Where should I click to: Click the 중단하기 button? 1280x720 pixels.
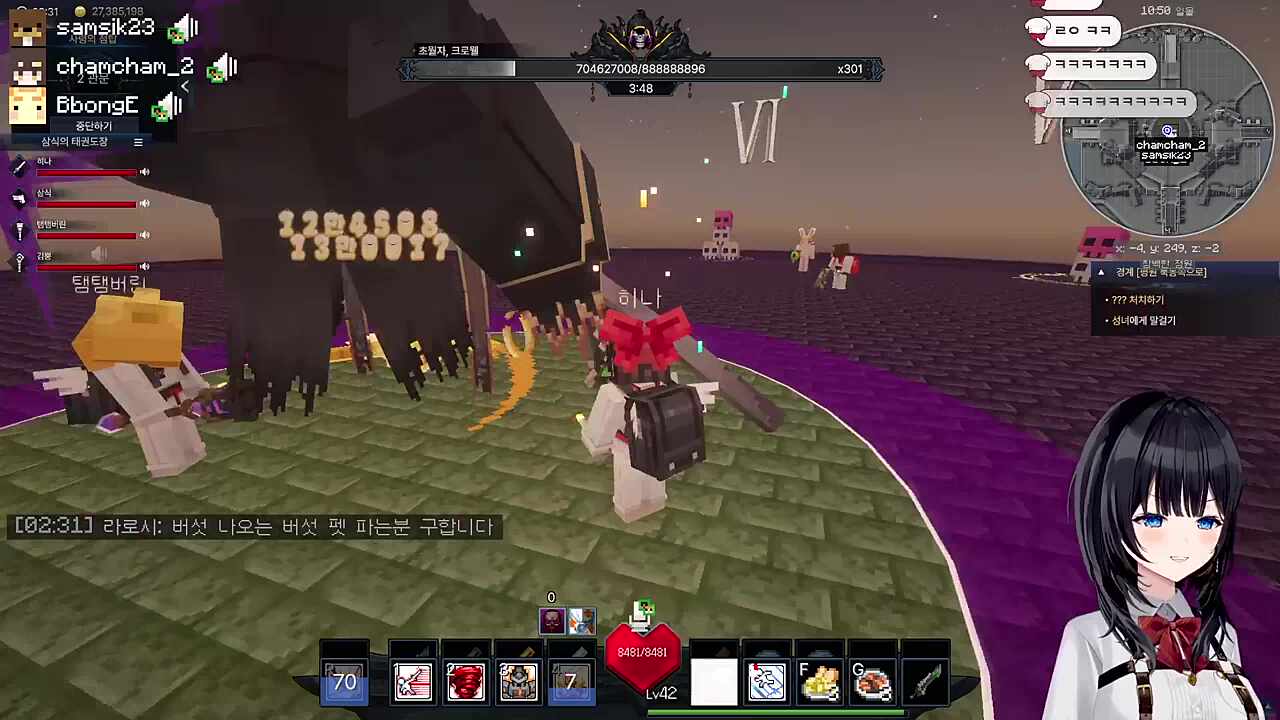(x=93, y=126)
